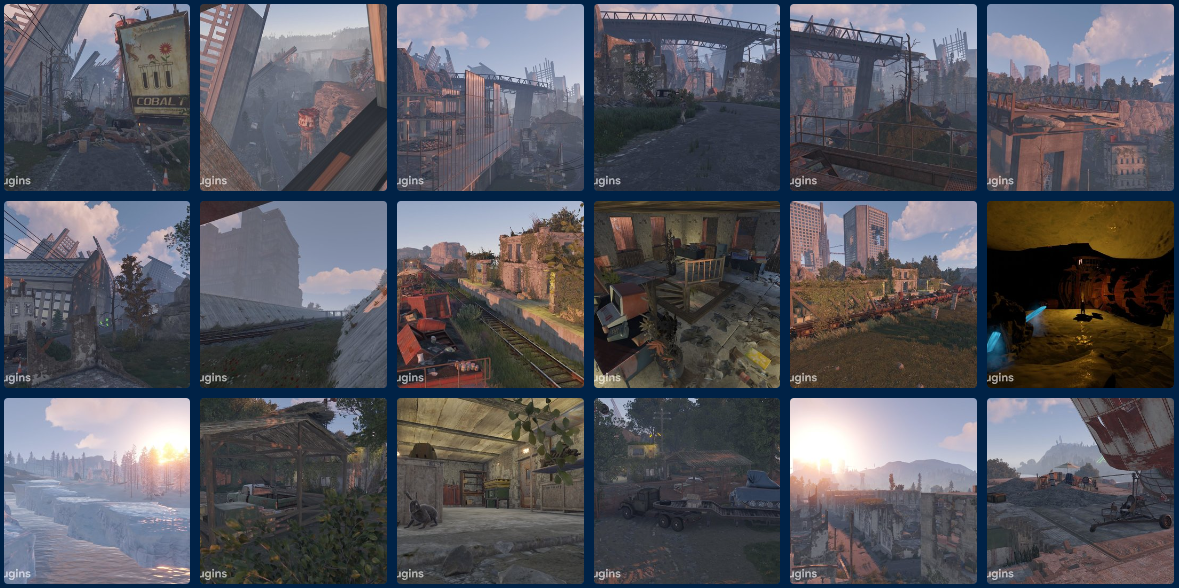The image size is (1179, 588).
Task: View the cliff-top skyline with clouds screenshot
Action: point(1080,97)
